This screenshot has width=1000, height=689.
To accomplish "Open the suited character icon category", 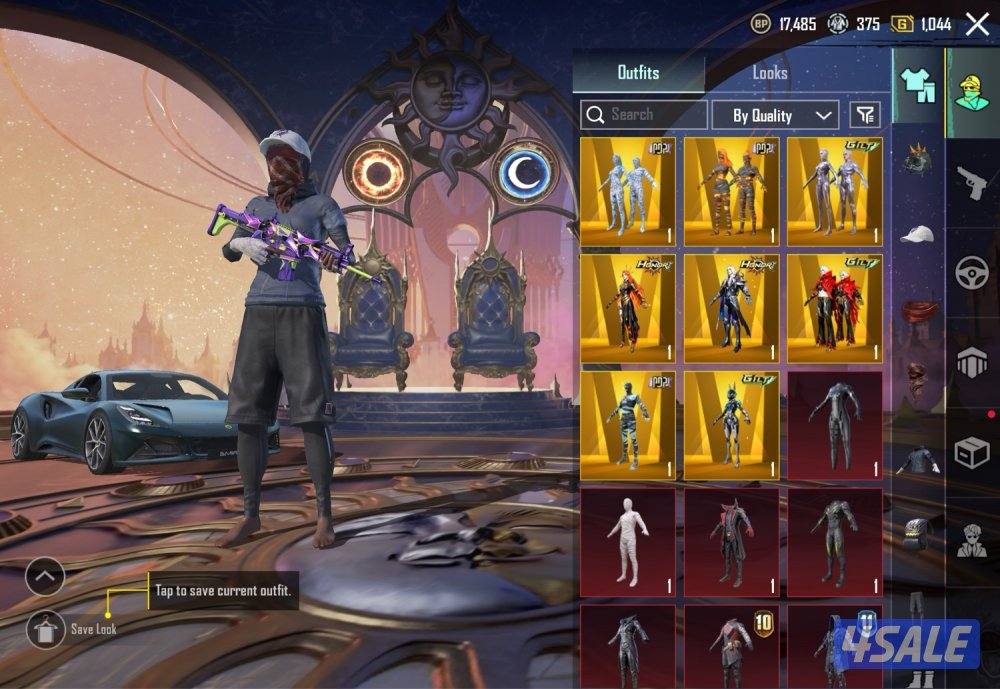I will (972, 541).
